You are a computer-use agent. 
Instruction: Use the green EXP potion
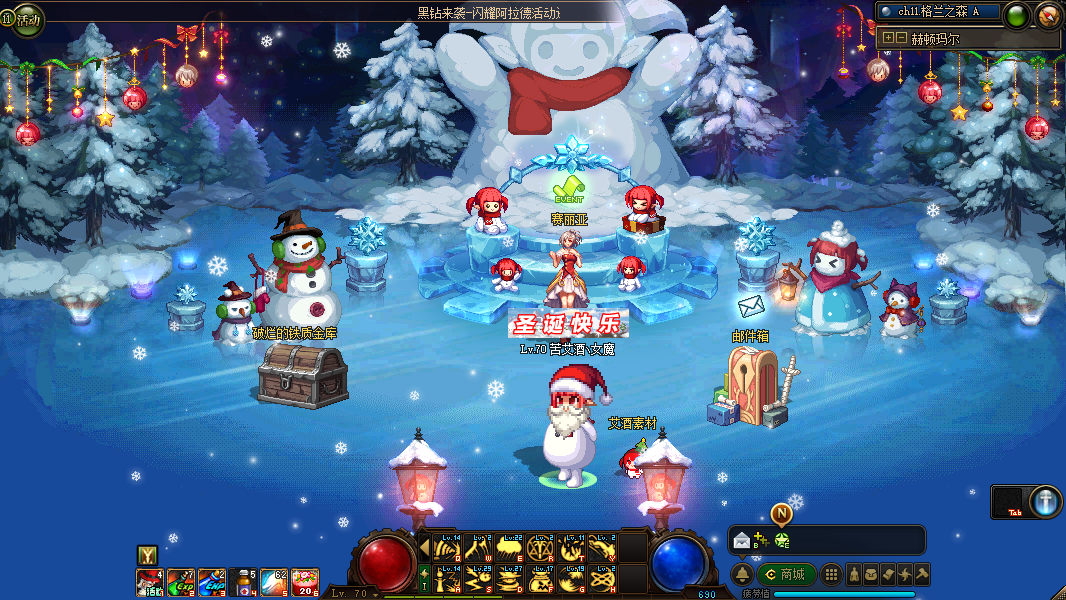181,581
